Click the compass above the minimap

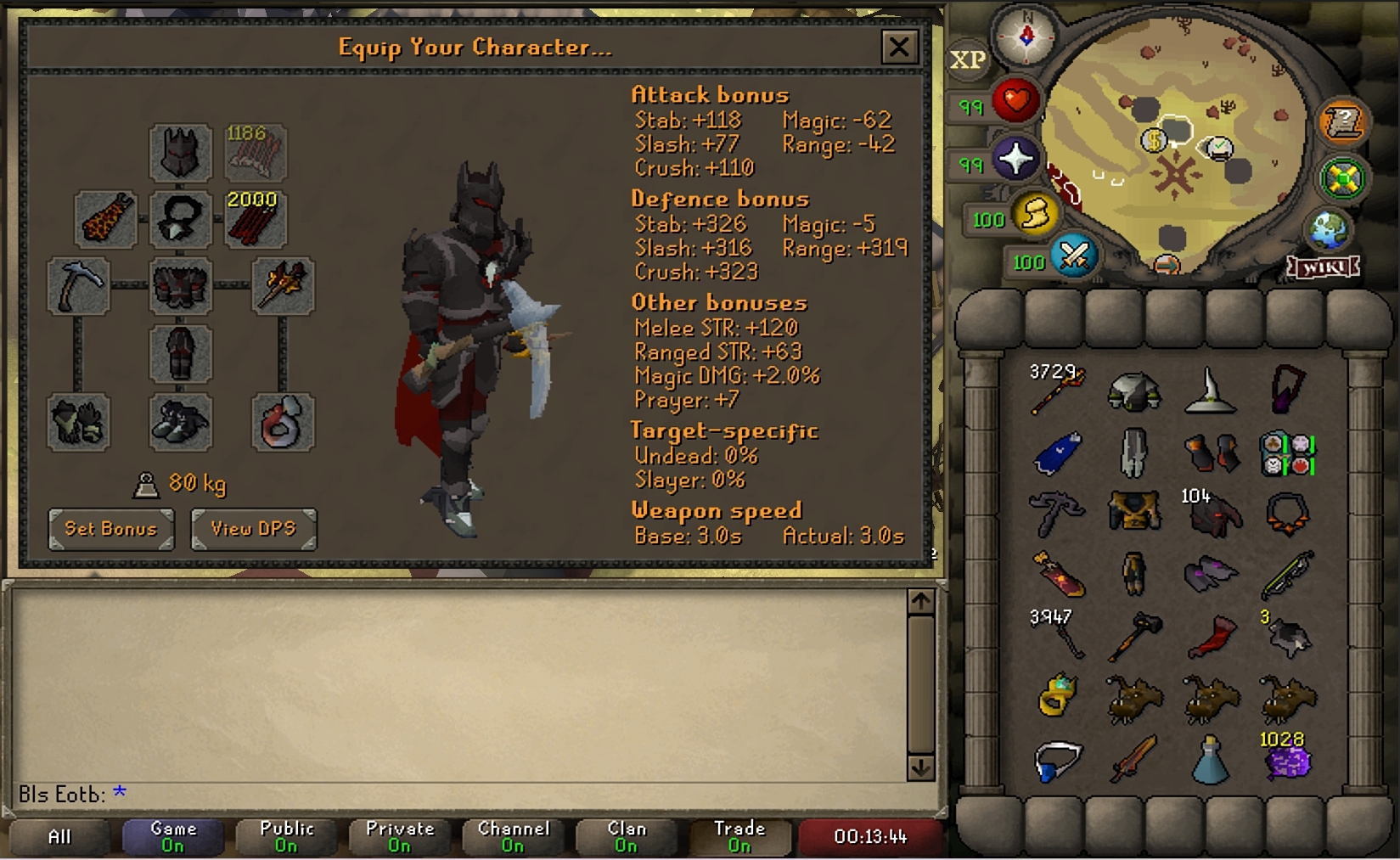[x=1024, y=36]
